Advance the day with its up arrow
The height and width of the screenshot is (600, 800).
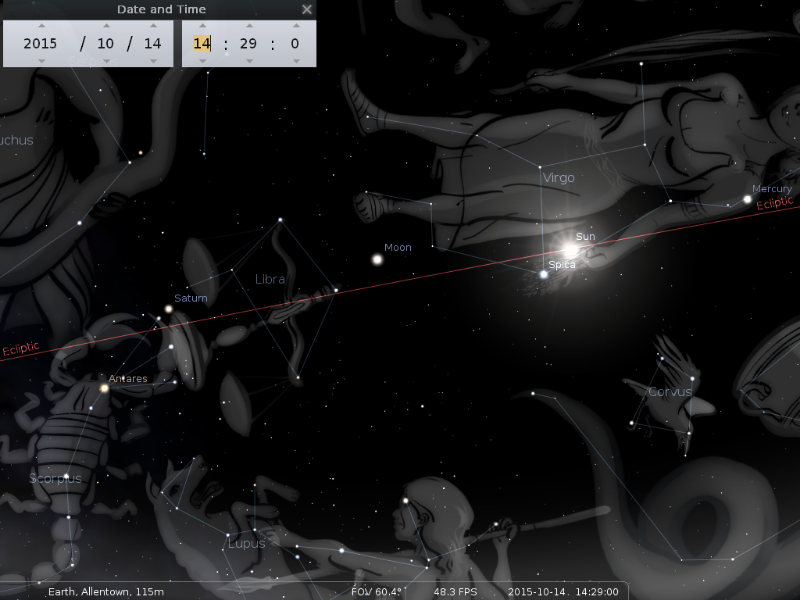coord(152,26)
